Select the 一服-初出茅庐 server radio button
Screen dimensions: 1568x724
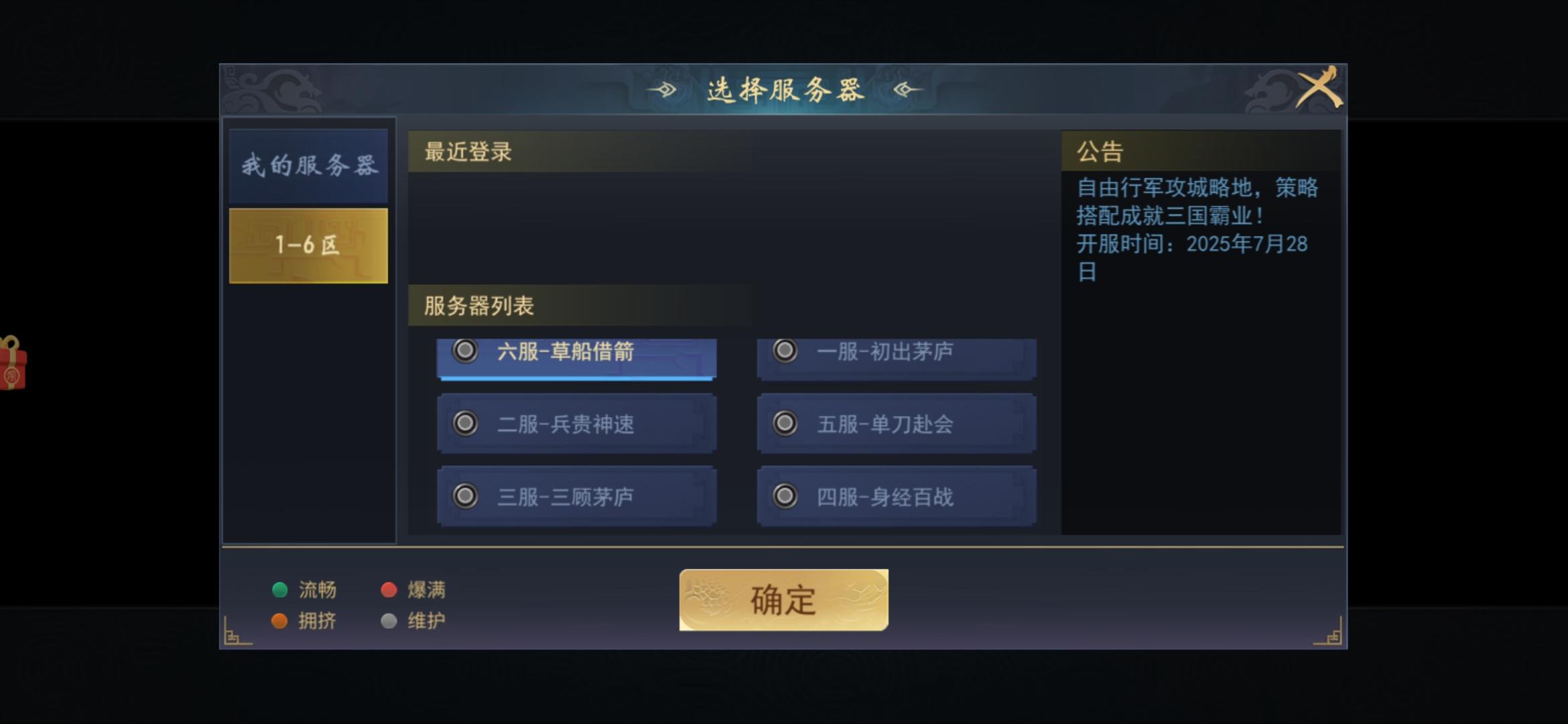783,351
